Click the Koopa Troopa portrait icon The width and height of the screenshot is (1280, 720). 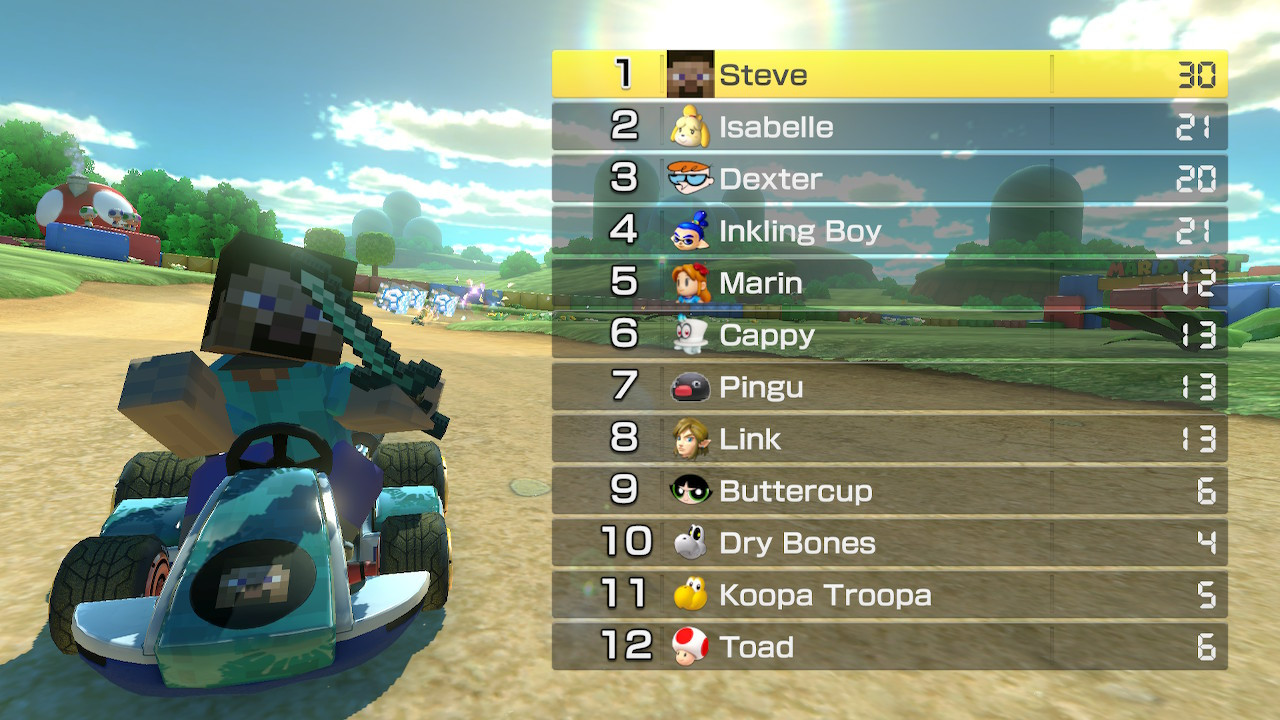691,595
